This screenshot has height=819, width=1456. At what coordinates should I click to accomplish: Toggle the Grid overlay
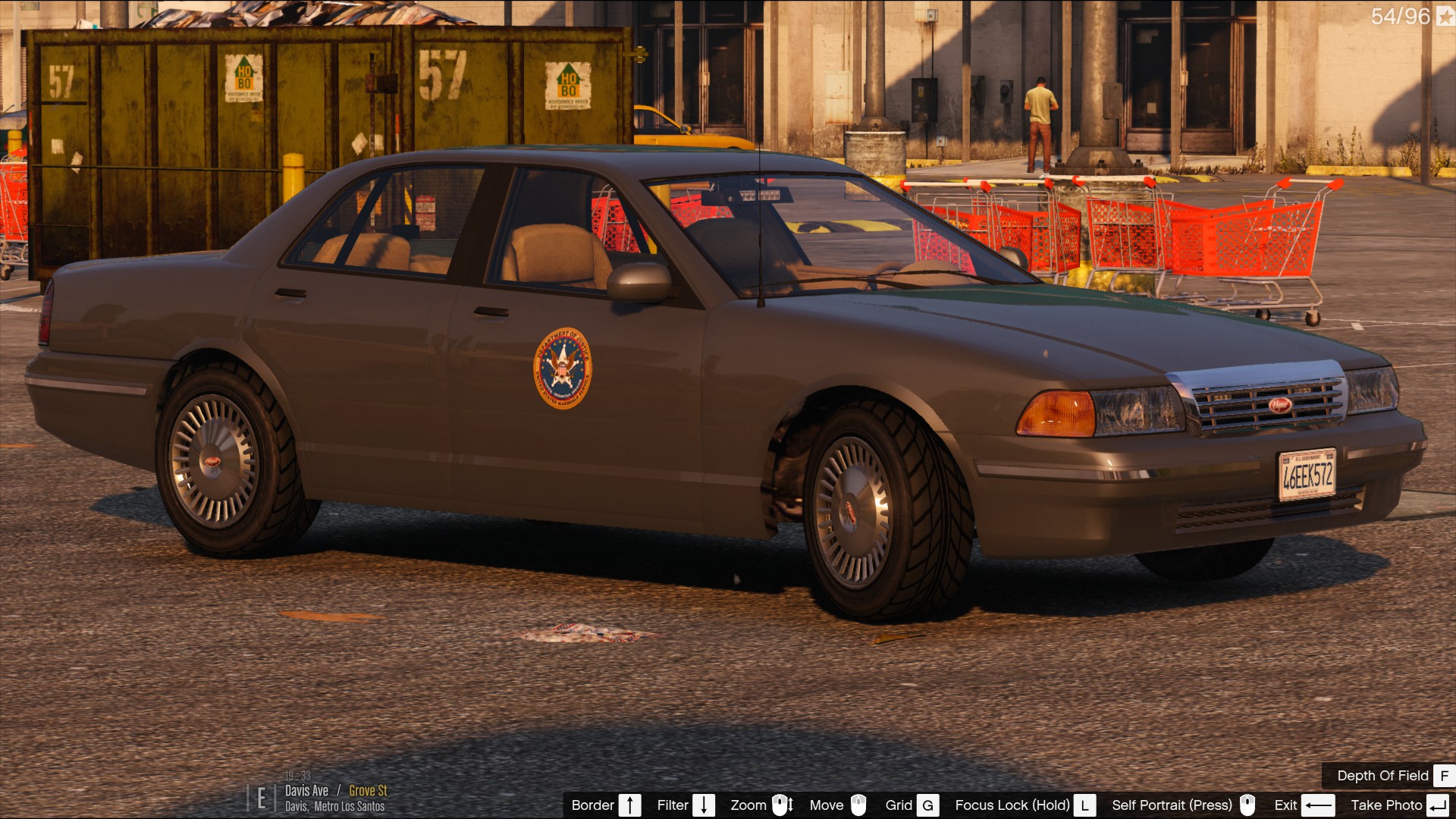912,805
